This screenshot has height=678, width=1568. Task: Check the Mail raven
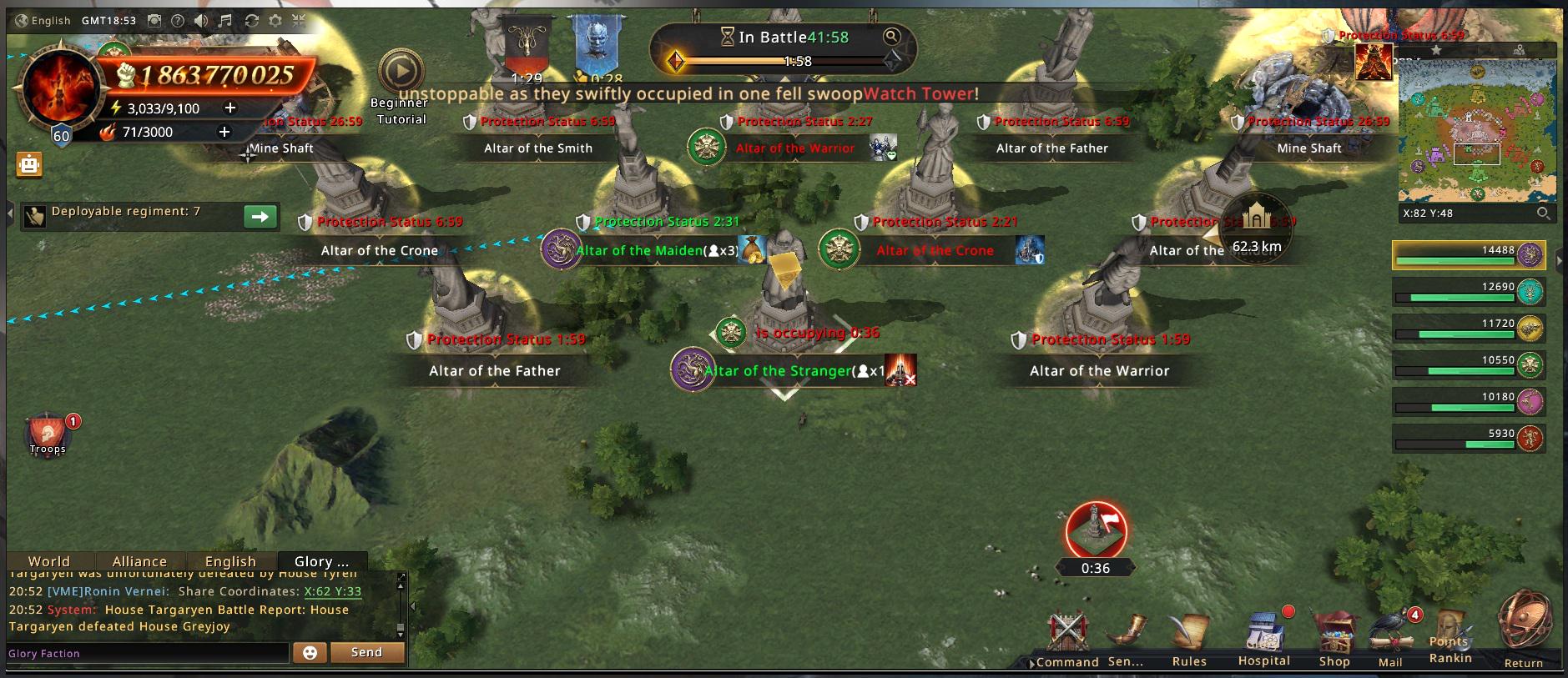click(x=1390, y=638)
